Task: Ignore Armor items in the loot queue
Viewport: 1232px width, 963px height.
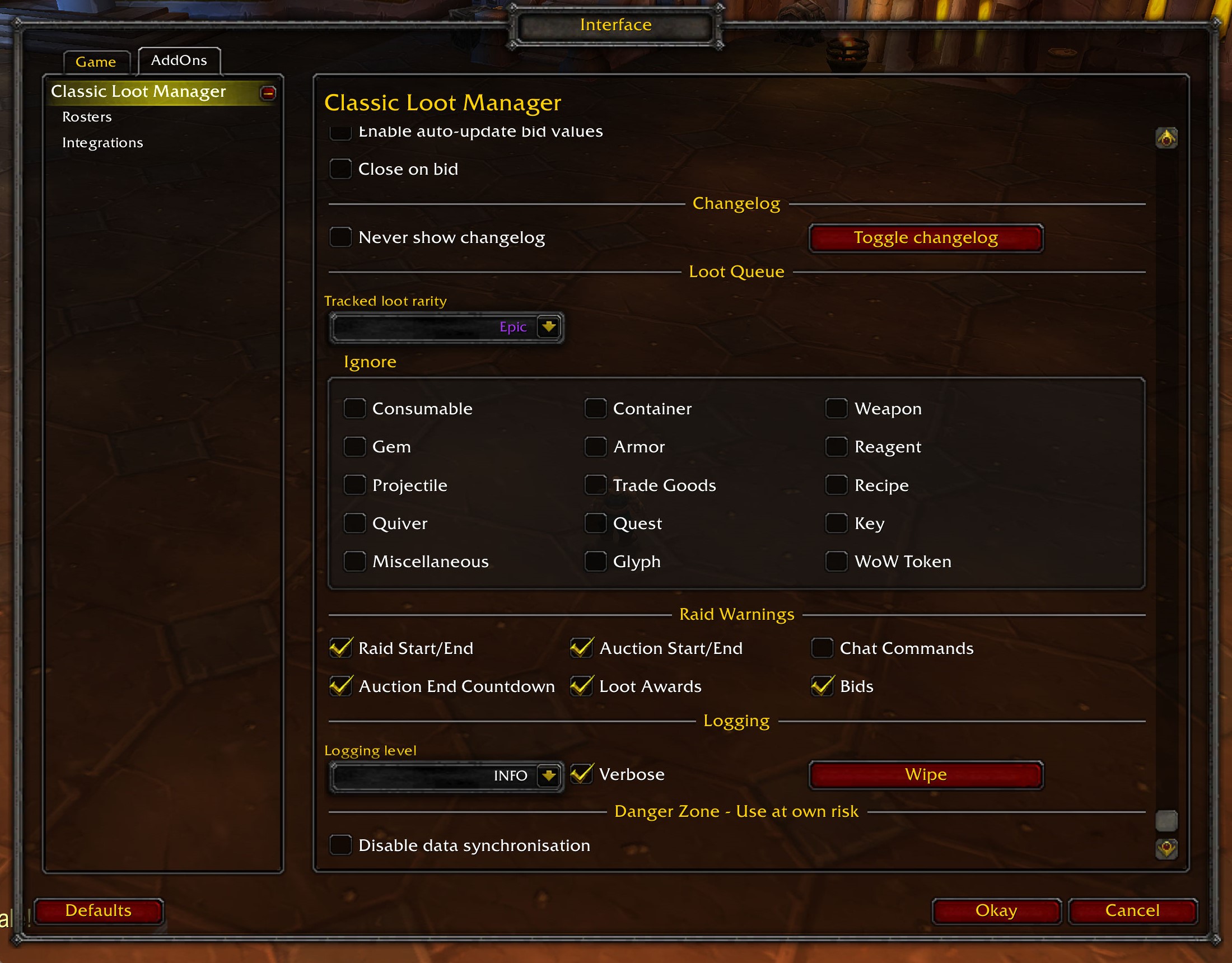Action: (596, 446)
